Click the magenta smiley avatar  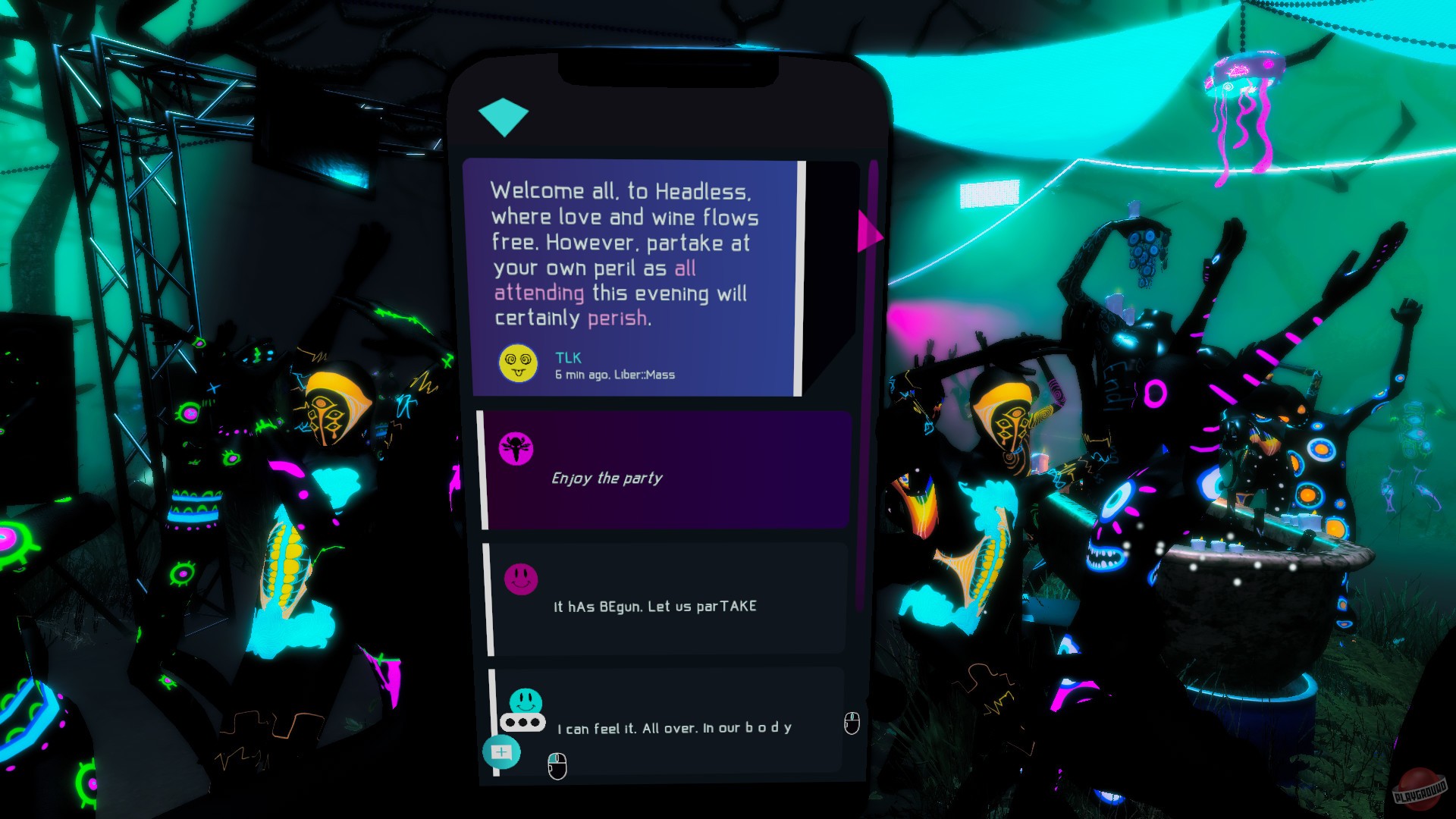point(522,579)
